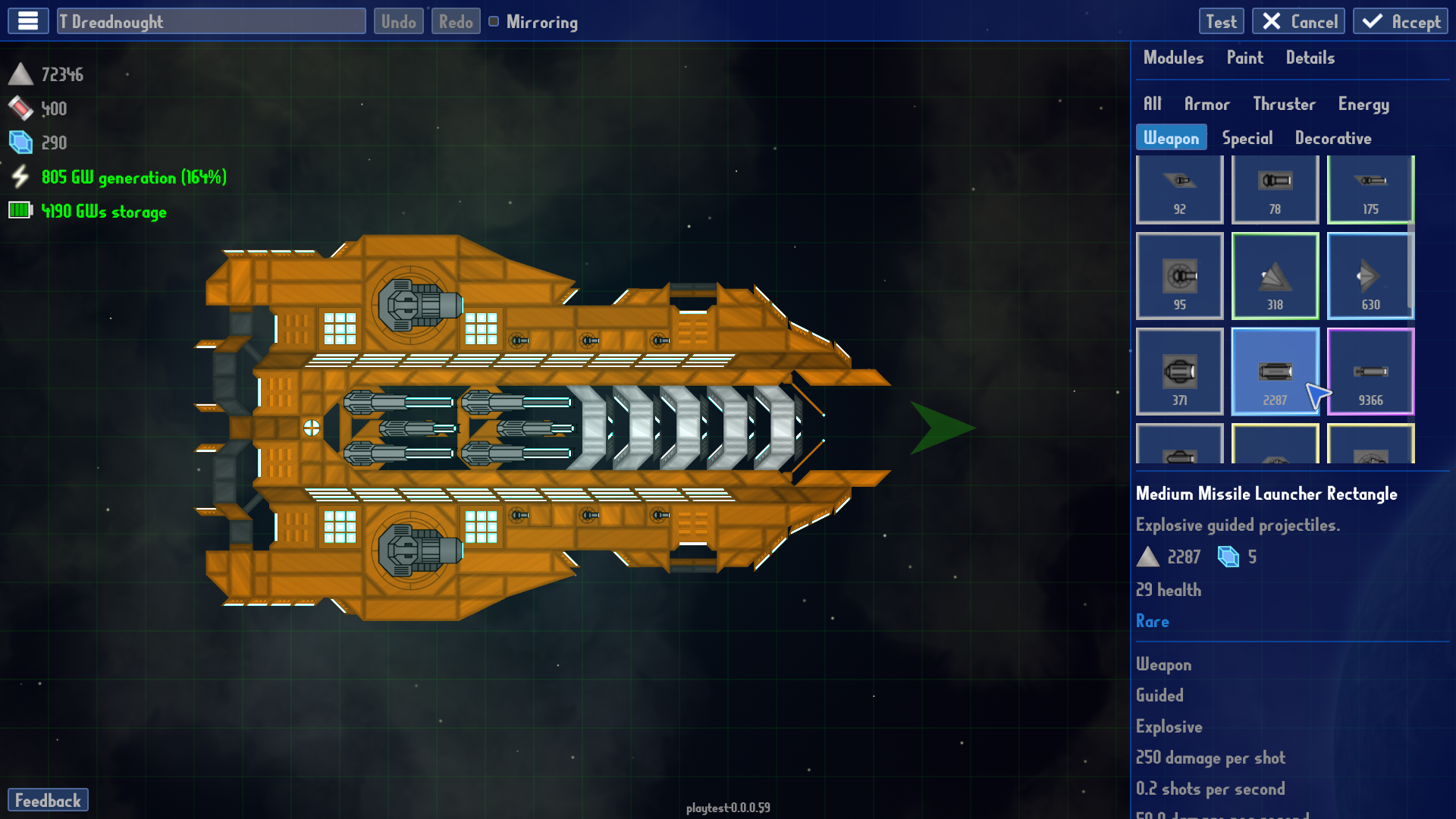Choose the green-bordered weapon costing 318

(x=1275, y=275)
